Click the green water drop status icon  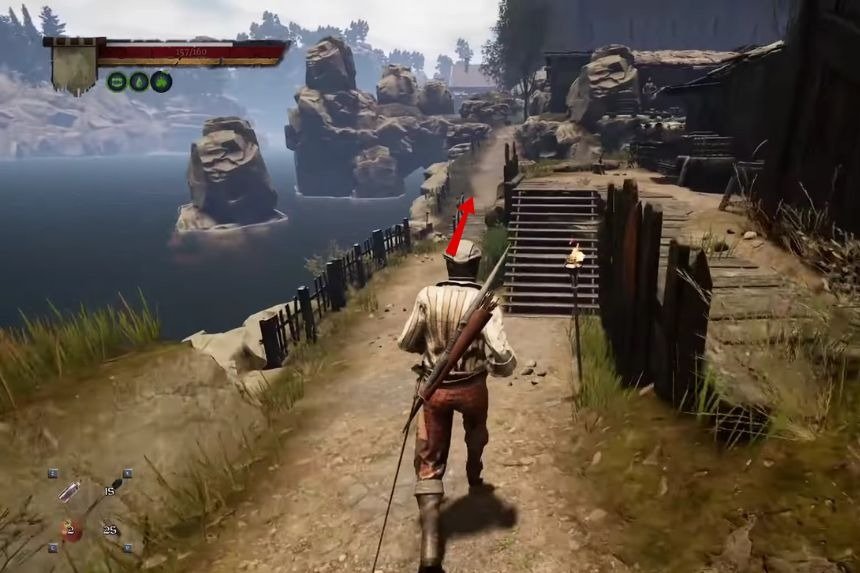click(x=139, y=82)
